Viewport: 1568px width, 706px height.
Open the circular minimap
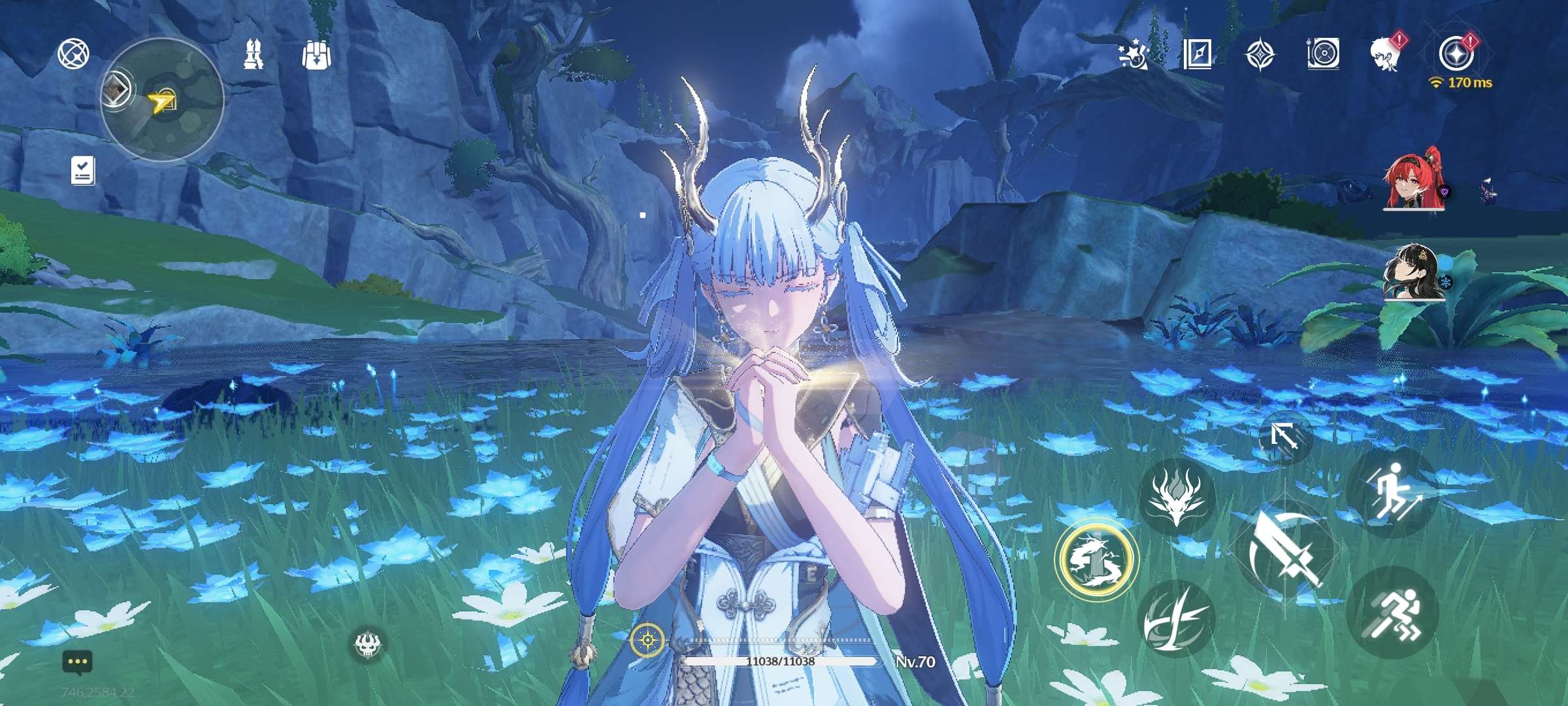pyautogui.click(x=162, y=100)
